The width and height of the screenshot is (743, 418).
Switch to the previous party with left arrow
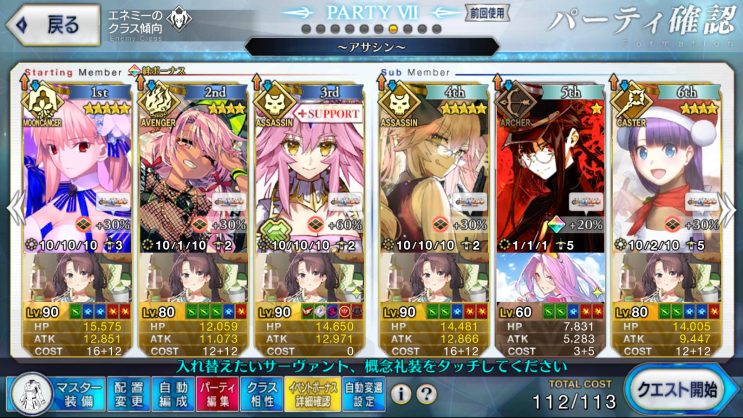coord(12,212)
